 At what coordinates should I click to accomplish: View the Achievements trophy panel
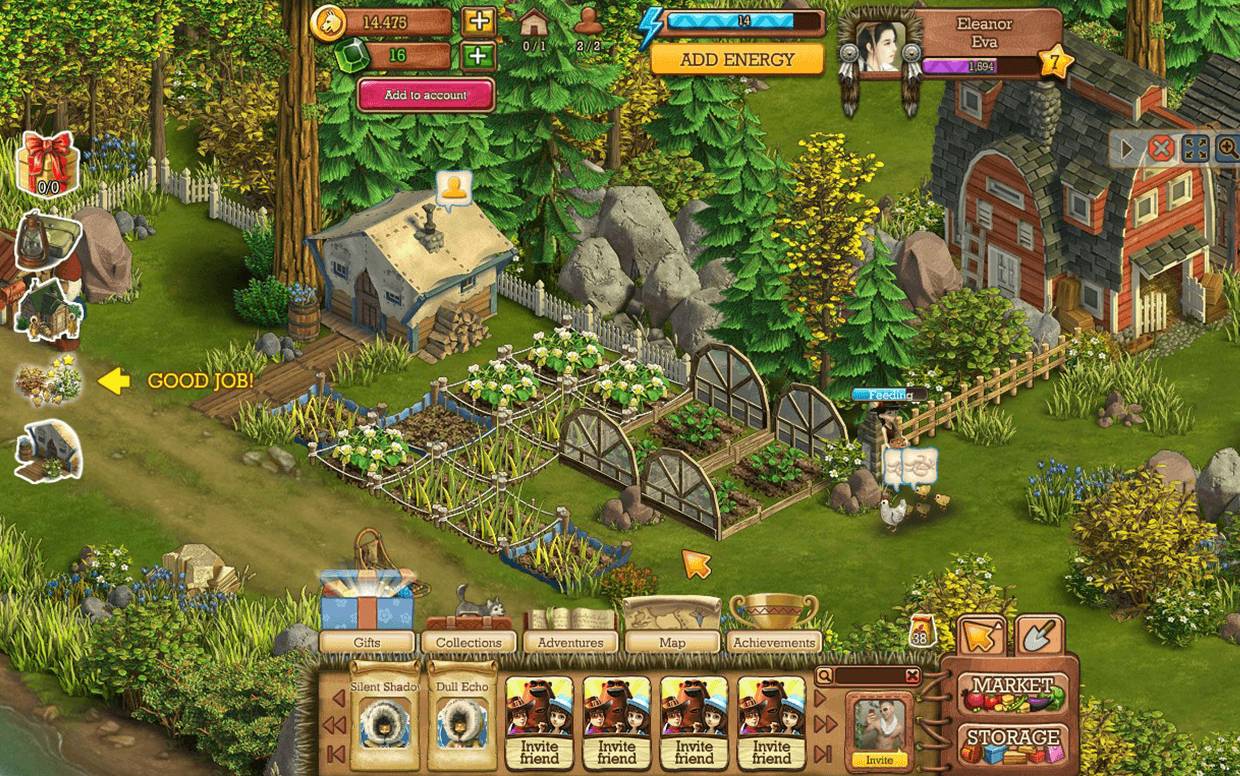click(774, 642)
